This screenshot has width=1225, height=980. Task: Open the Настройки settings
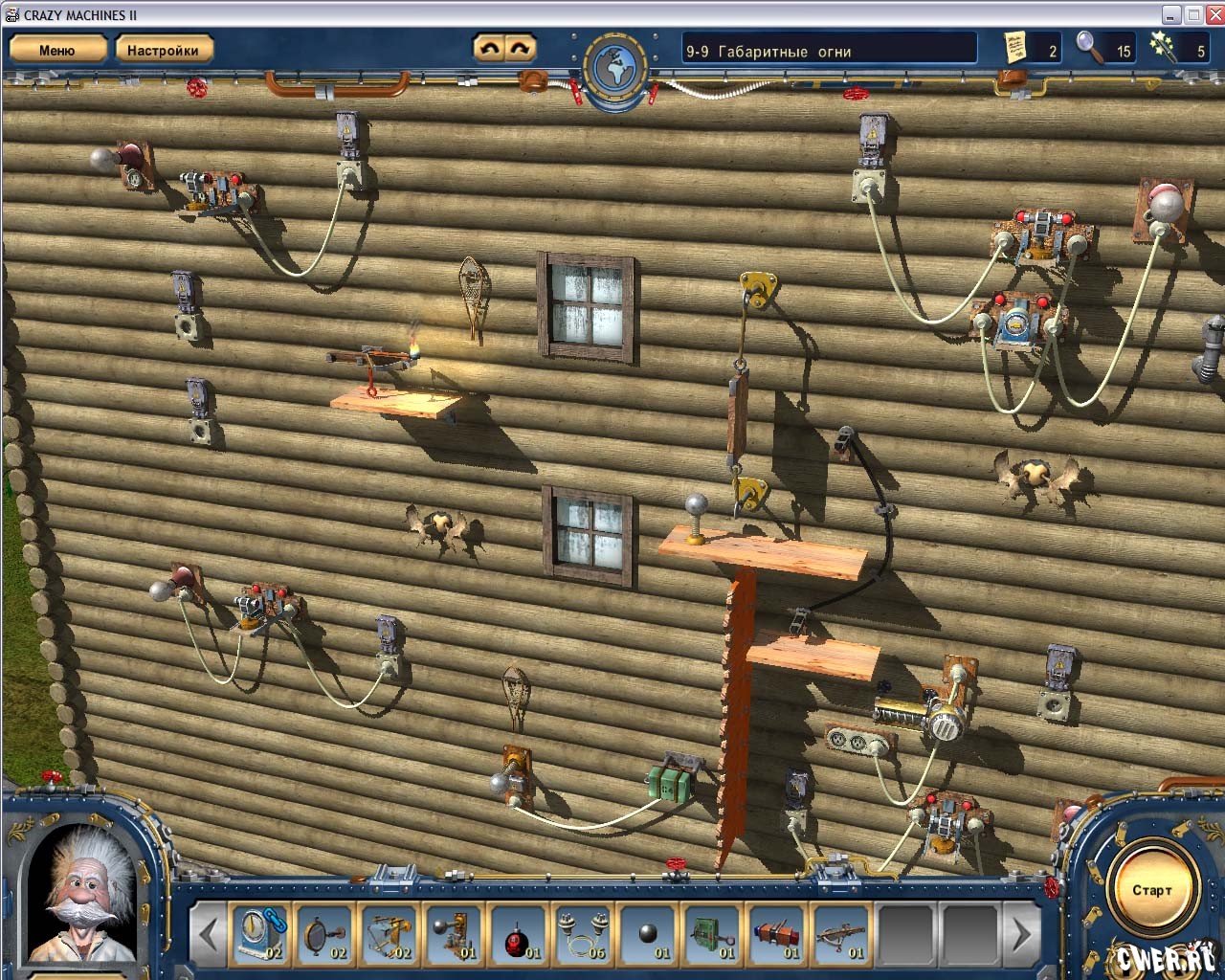pyautogui.click(x=163, y=50)
